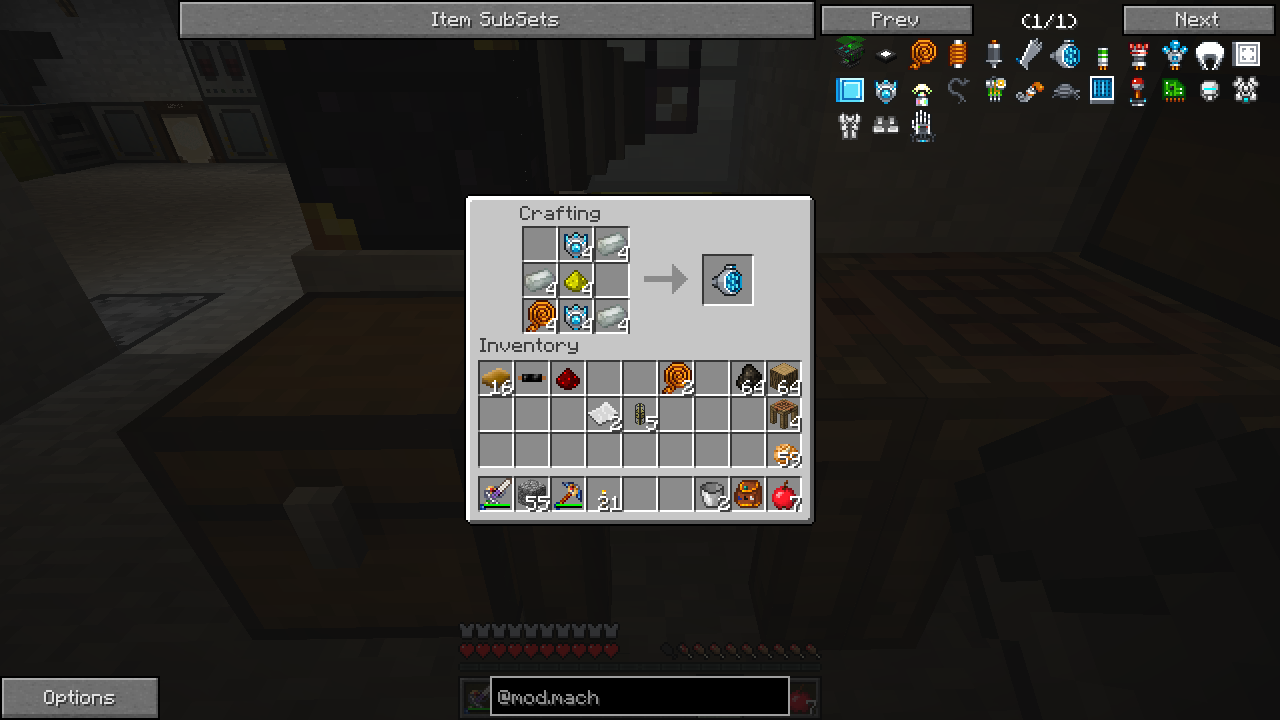Open the Options menu
Image resolution: width=1280 pixels, height=720 pixels.
pos(79,698)
